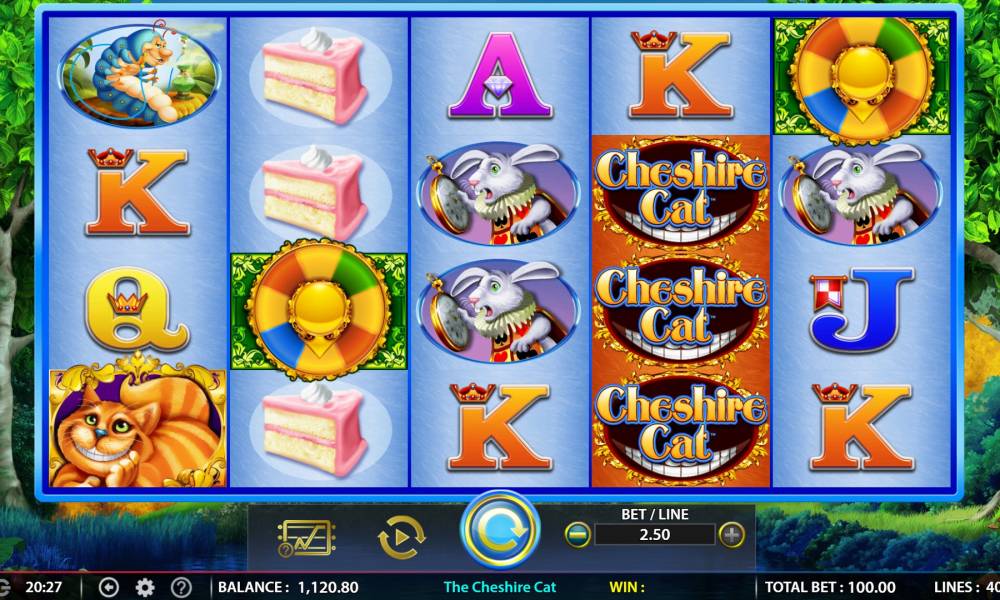This screenshot has width=1000, height=600.
Task: Show the help question mark page
Action: [181, 587]
